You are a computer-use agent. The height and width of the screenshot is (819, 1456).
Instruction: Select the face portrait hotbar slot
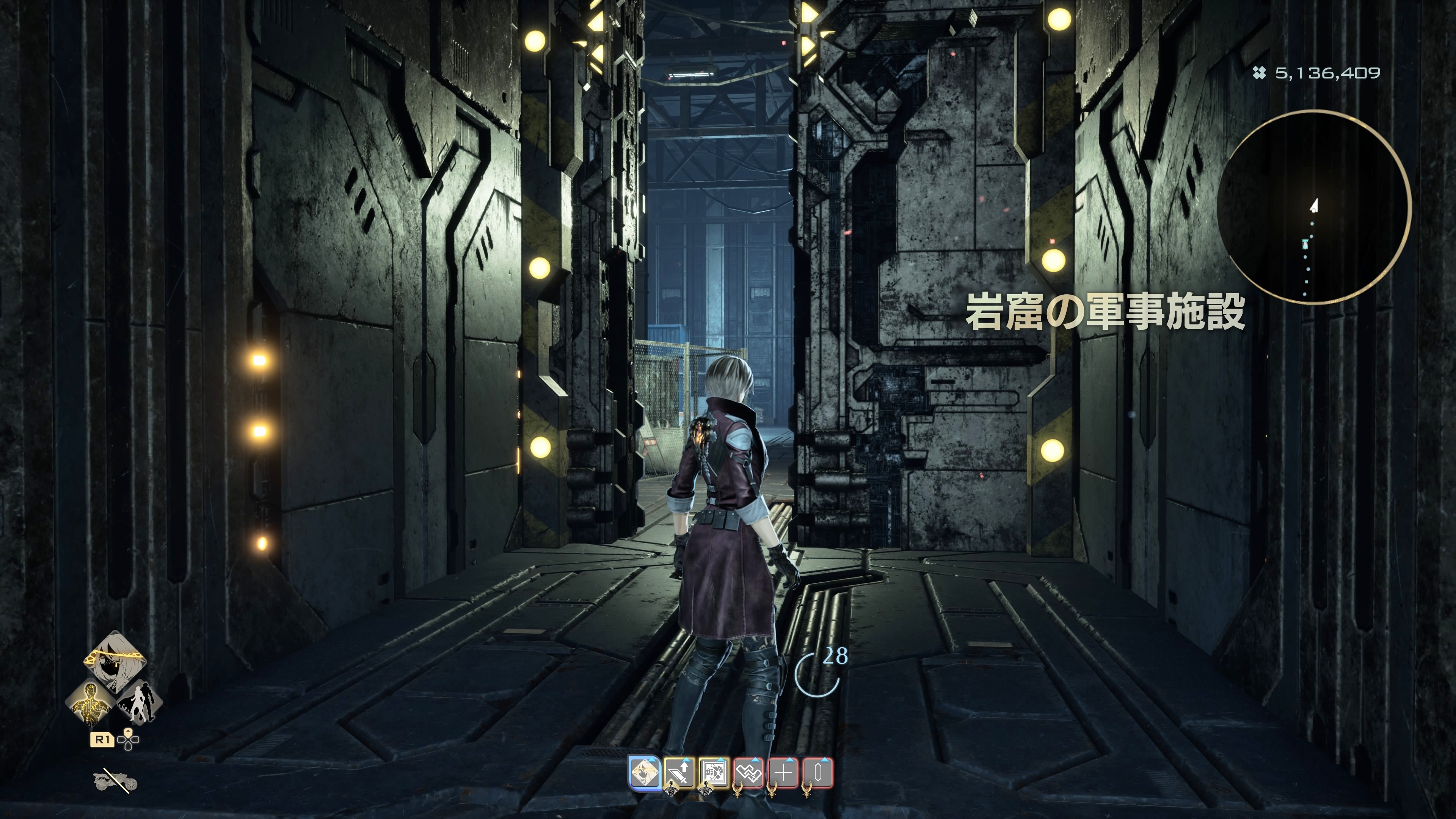click(644, 772)
